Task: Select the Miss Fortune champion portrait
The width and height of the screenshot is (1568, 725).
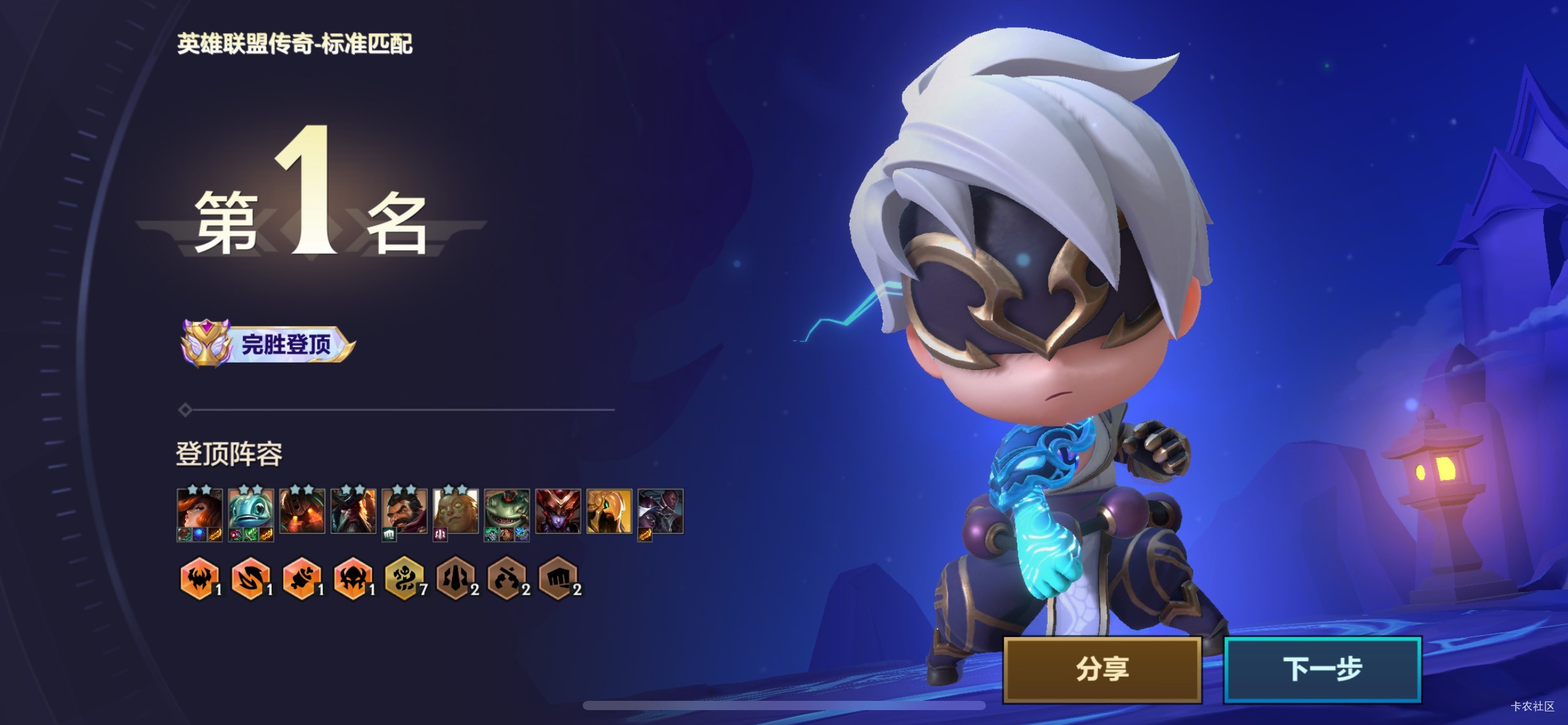Action: (199, 511)
